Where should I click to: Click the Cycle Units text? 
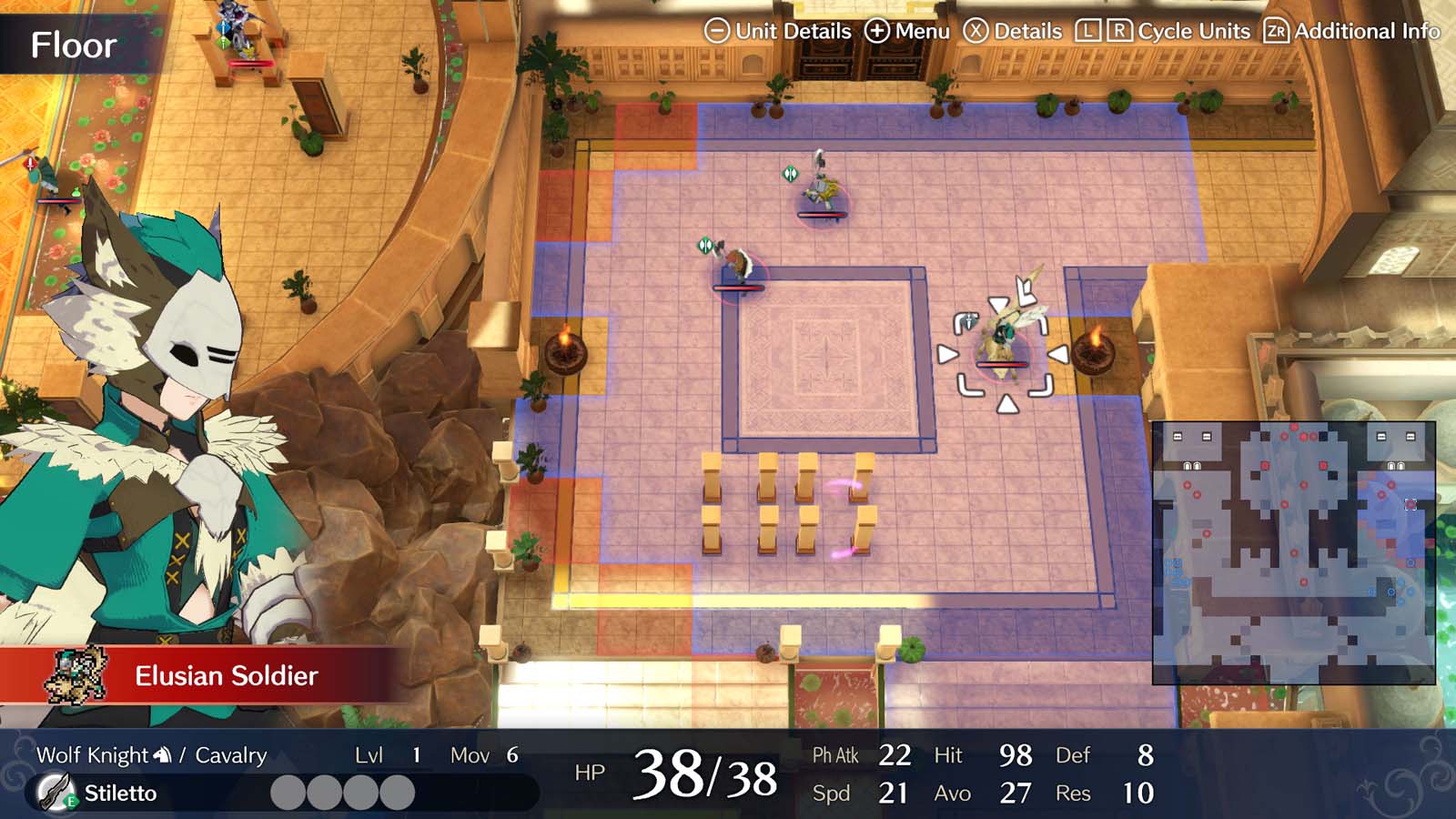1194,30
